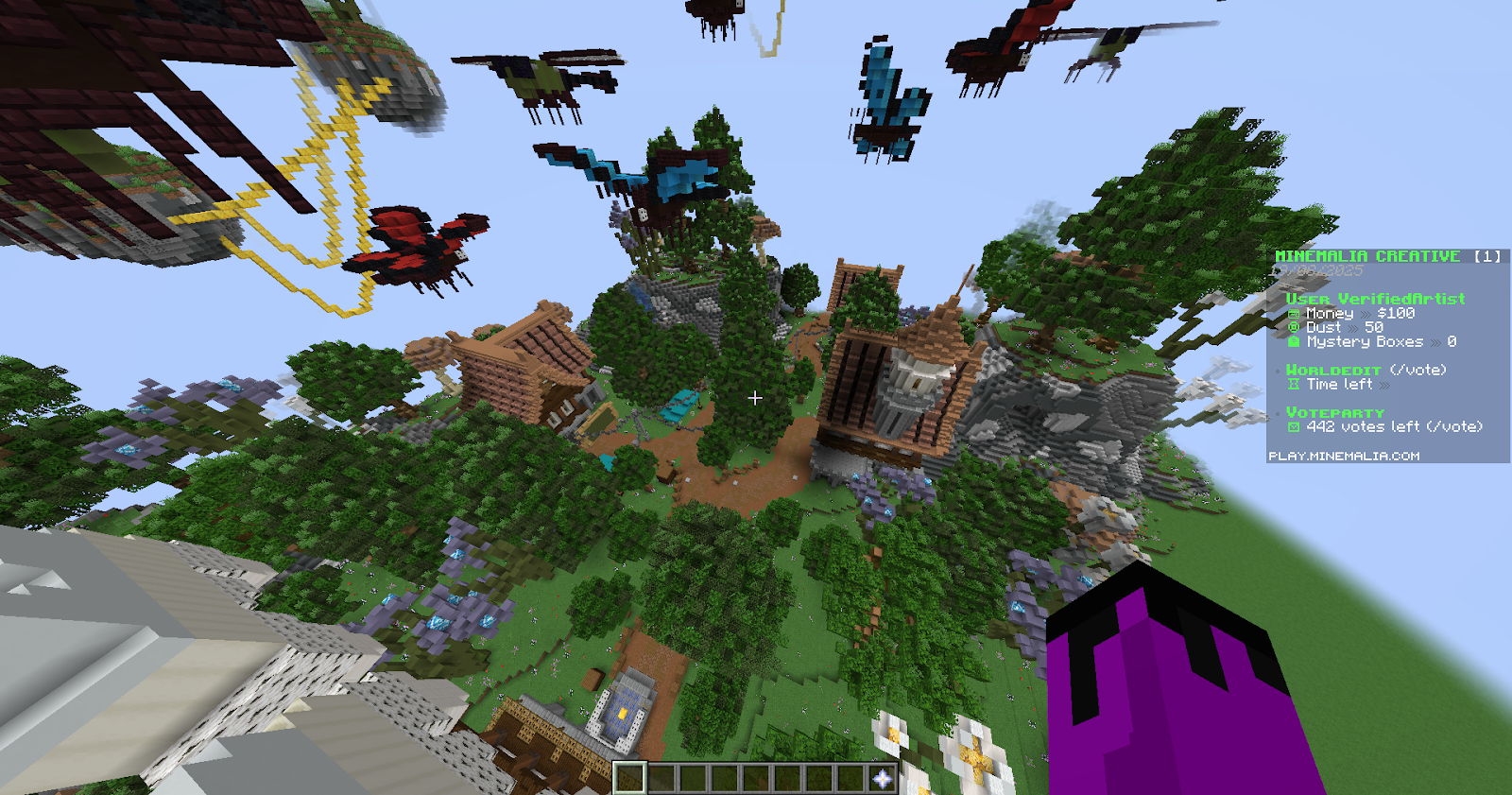The width and height of the screenshot is (1512, 795).
Task: Expand the chevrons following Time left
Action: (1383, 384)
